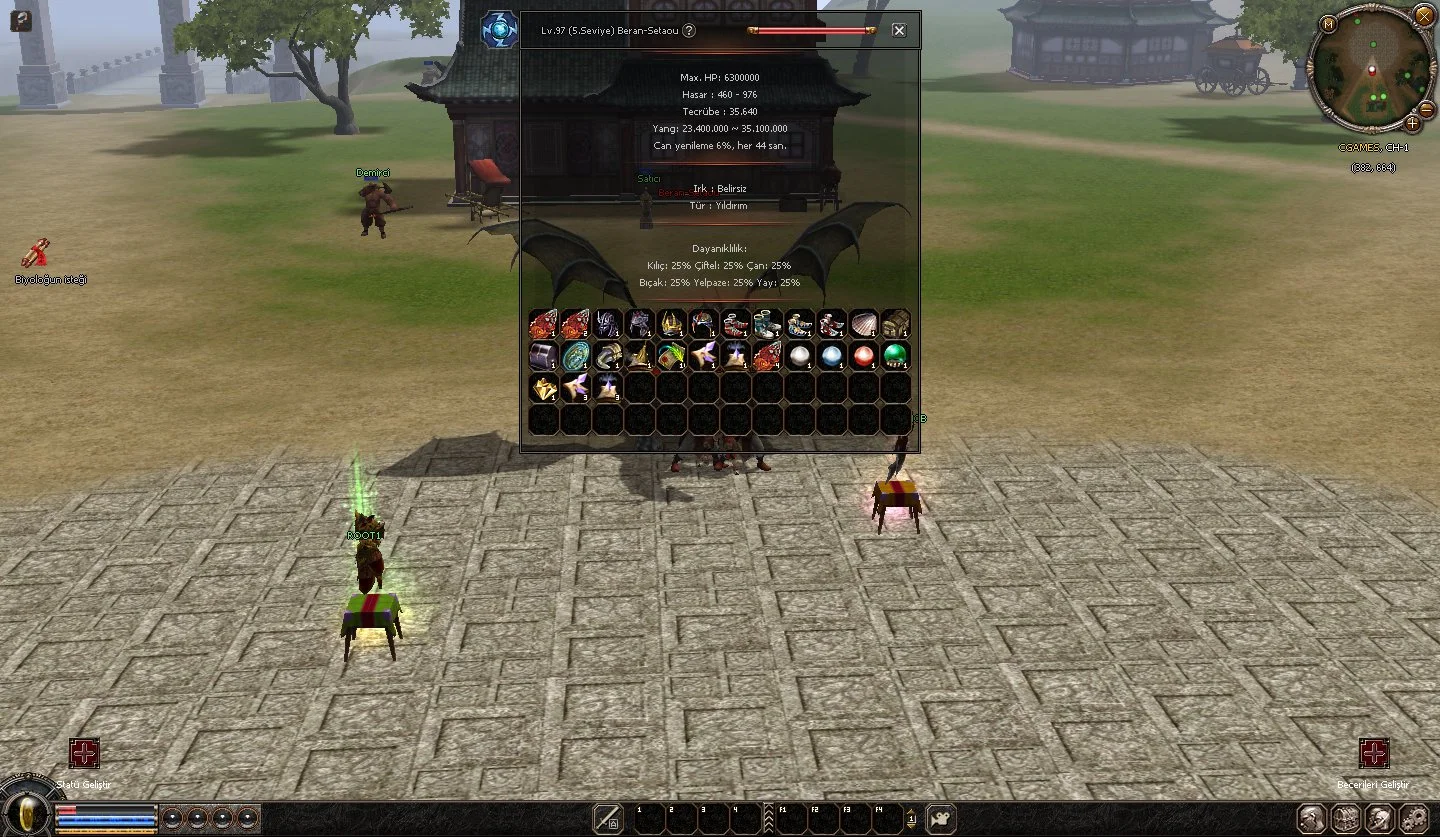Open the Biyoloğun isteği quest scroll
This screenshot has width=1440, height=837.
pos(37,254)
